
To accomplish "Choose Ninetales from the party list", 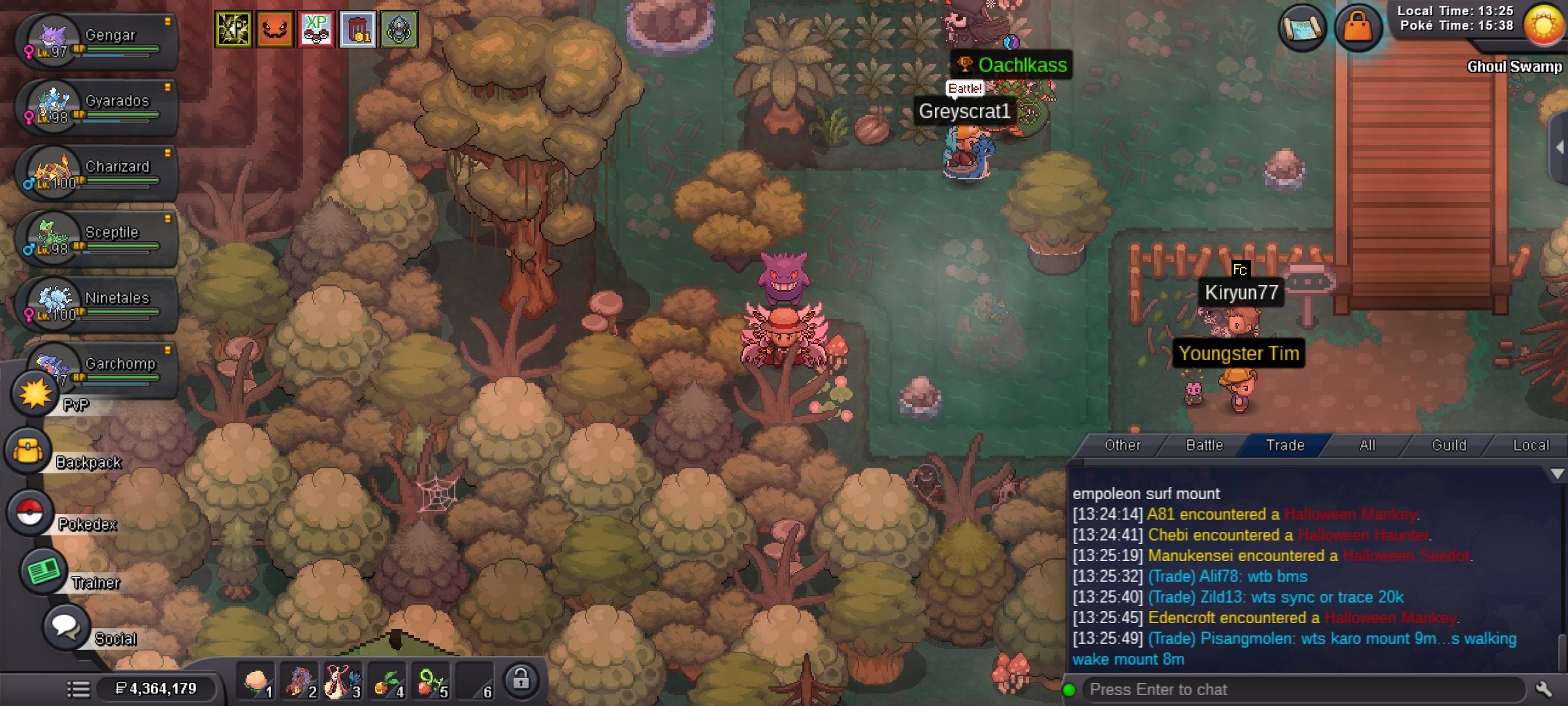I will pos(98,305).
